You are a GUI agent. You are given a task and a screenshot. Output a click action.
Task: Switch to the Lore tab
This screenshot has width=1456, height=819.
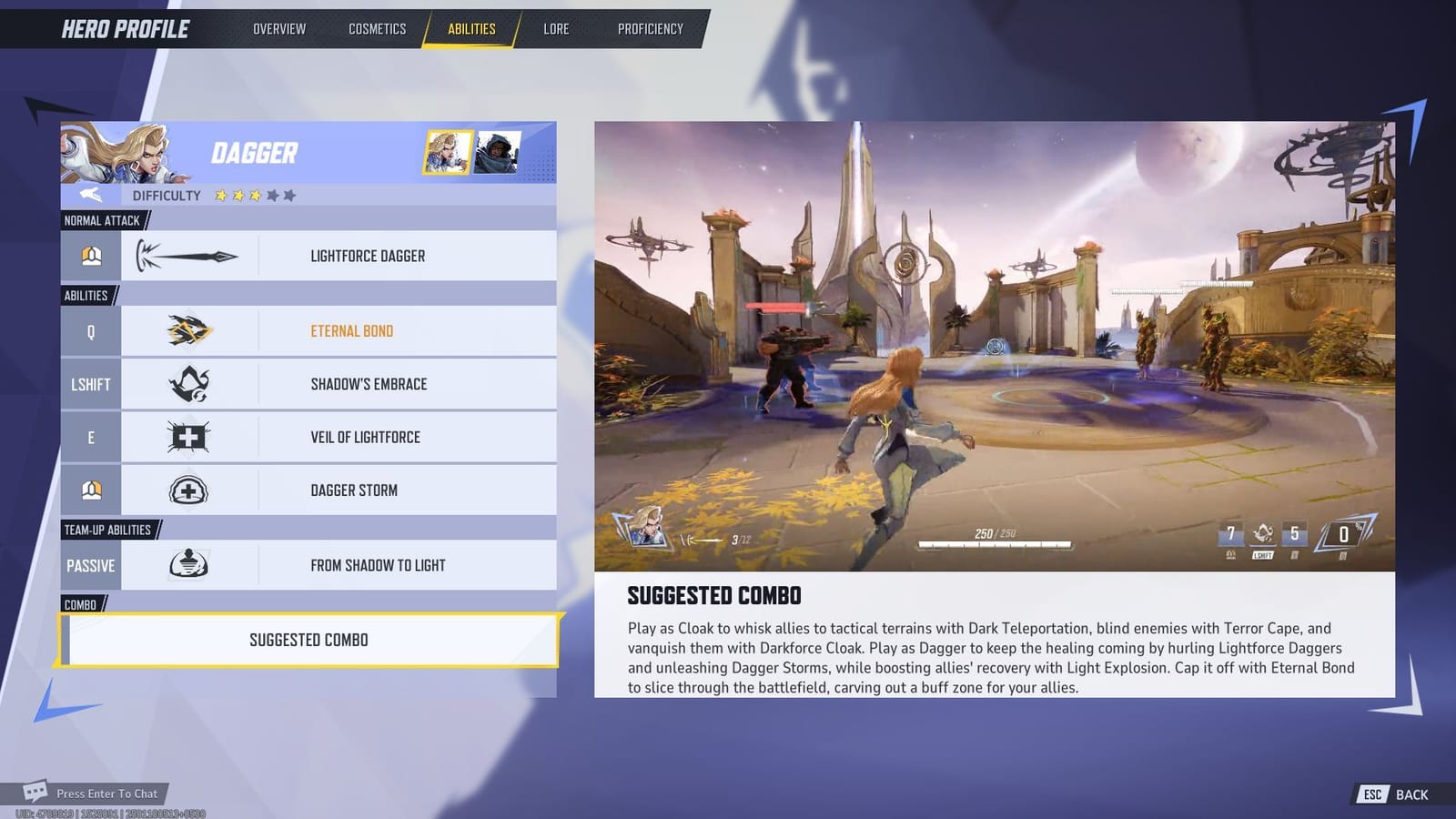(556, 28)
